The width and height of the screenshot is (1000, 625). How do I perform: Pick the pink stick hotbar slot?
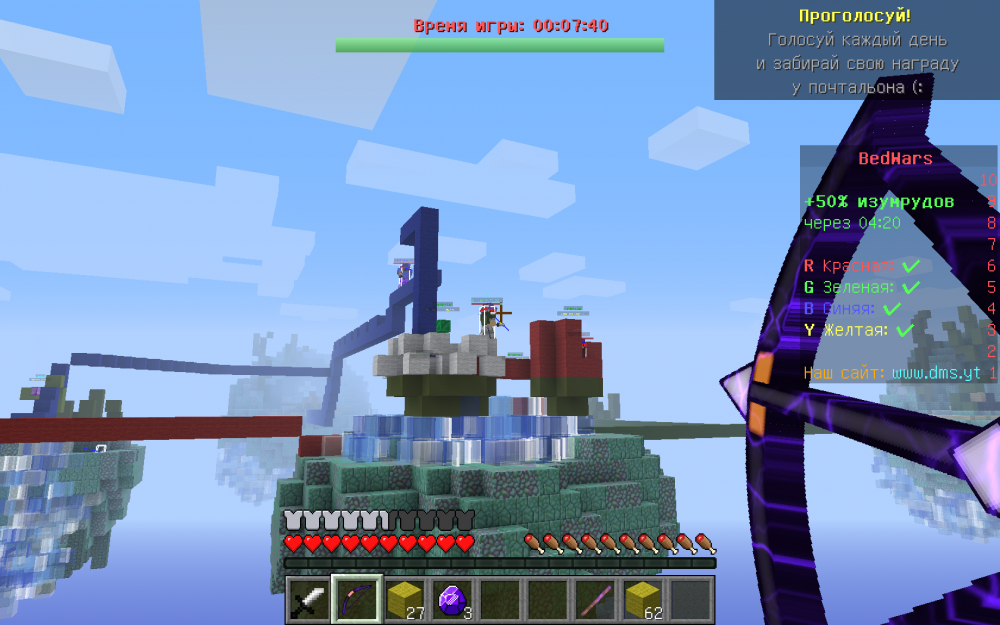click(x=597, y=600)
